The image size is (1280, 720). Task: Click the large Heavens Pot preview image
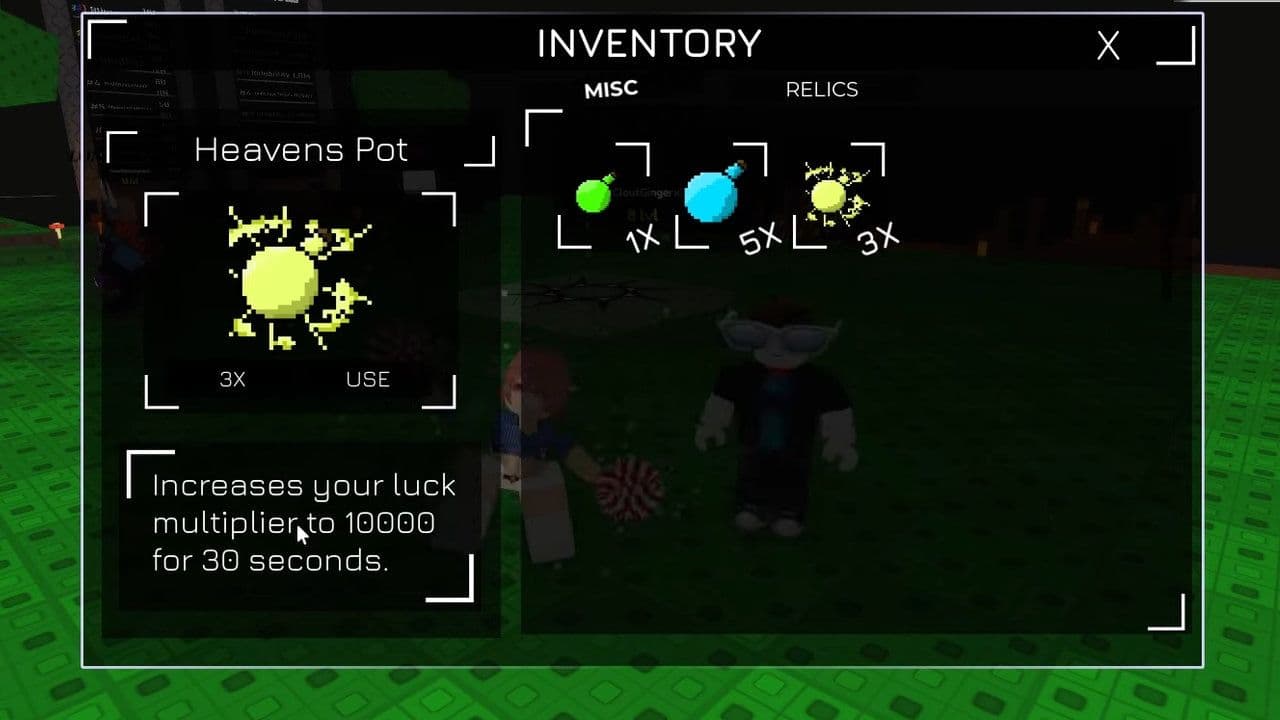coord(298,280)
